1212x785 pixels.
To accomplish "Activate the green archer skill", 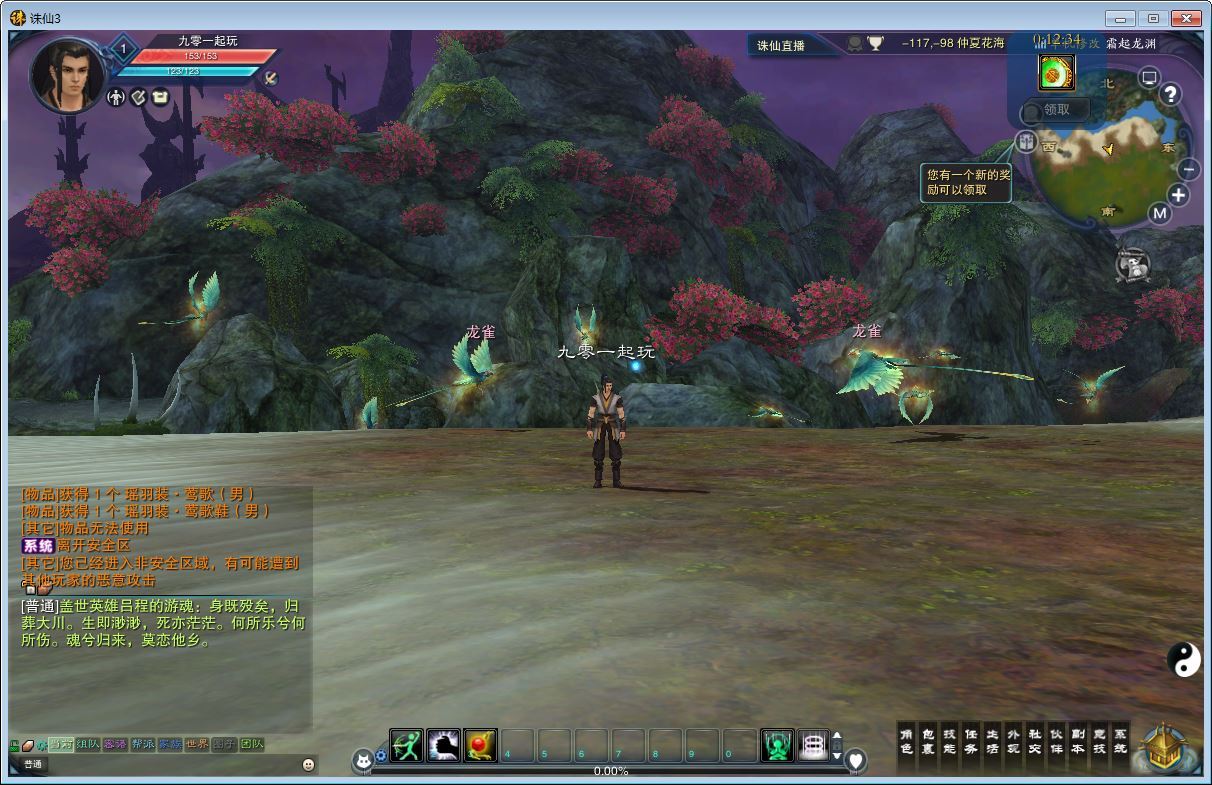I will [406, 745].
